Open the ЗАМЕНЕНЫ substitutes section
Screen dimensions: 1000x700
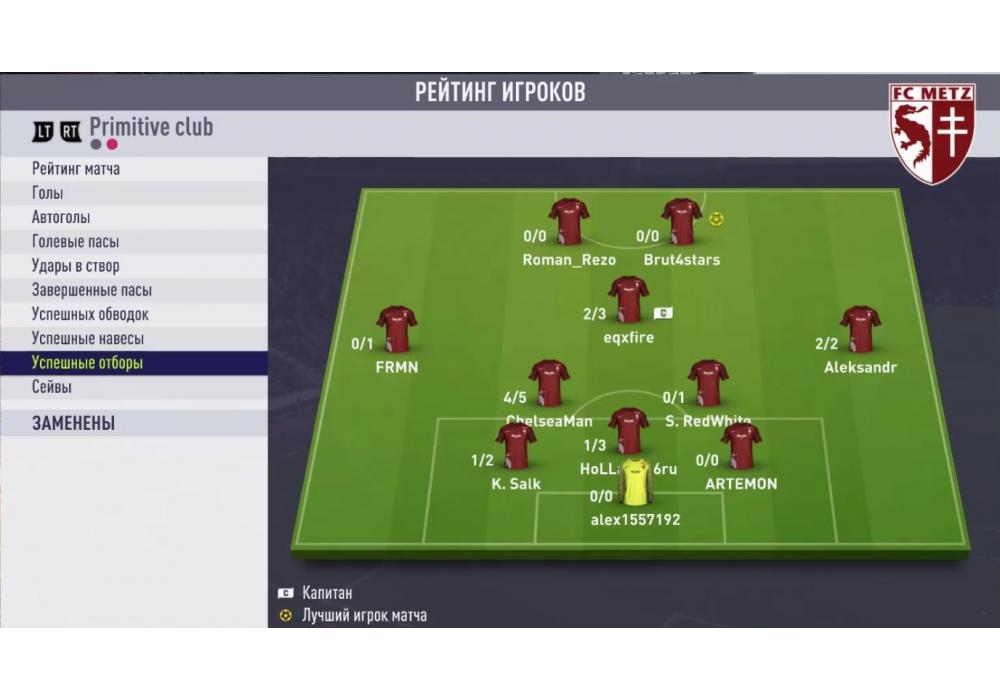pyautogui.click(x=73, y=423)
